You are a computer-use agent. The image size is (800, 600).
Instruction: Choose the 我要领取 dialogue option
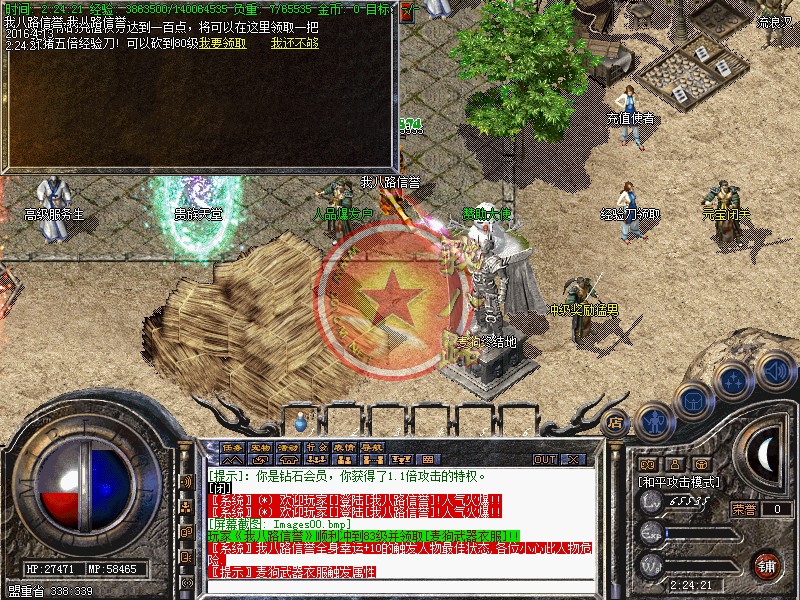[224, 44]
